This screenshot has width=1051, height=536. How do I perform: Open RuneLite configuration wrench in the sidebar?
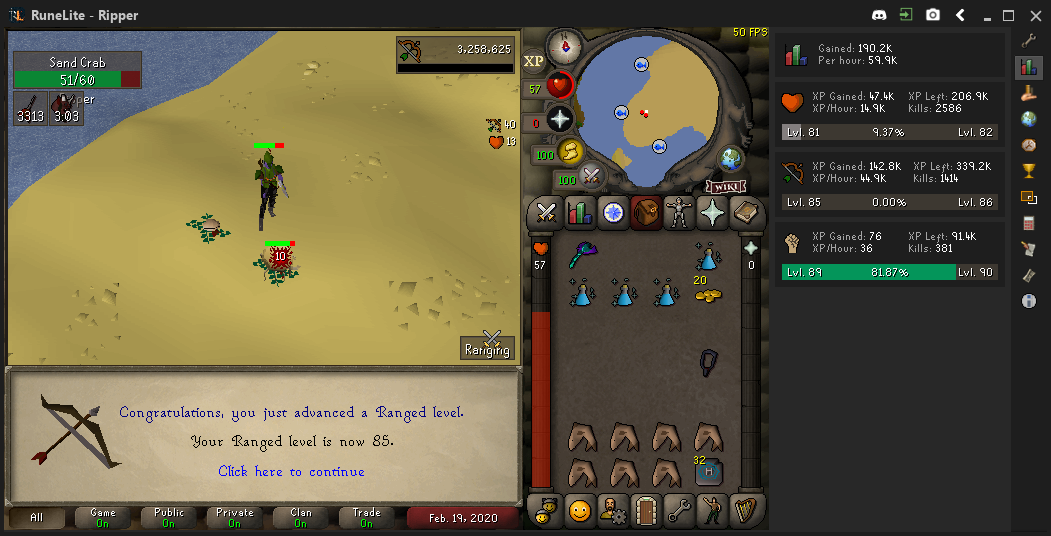[x=1029, y=41]
